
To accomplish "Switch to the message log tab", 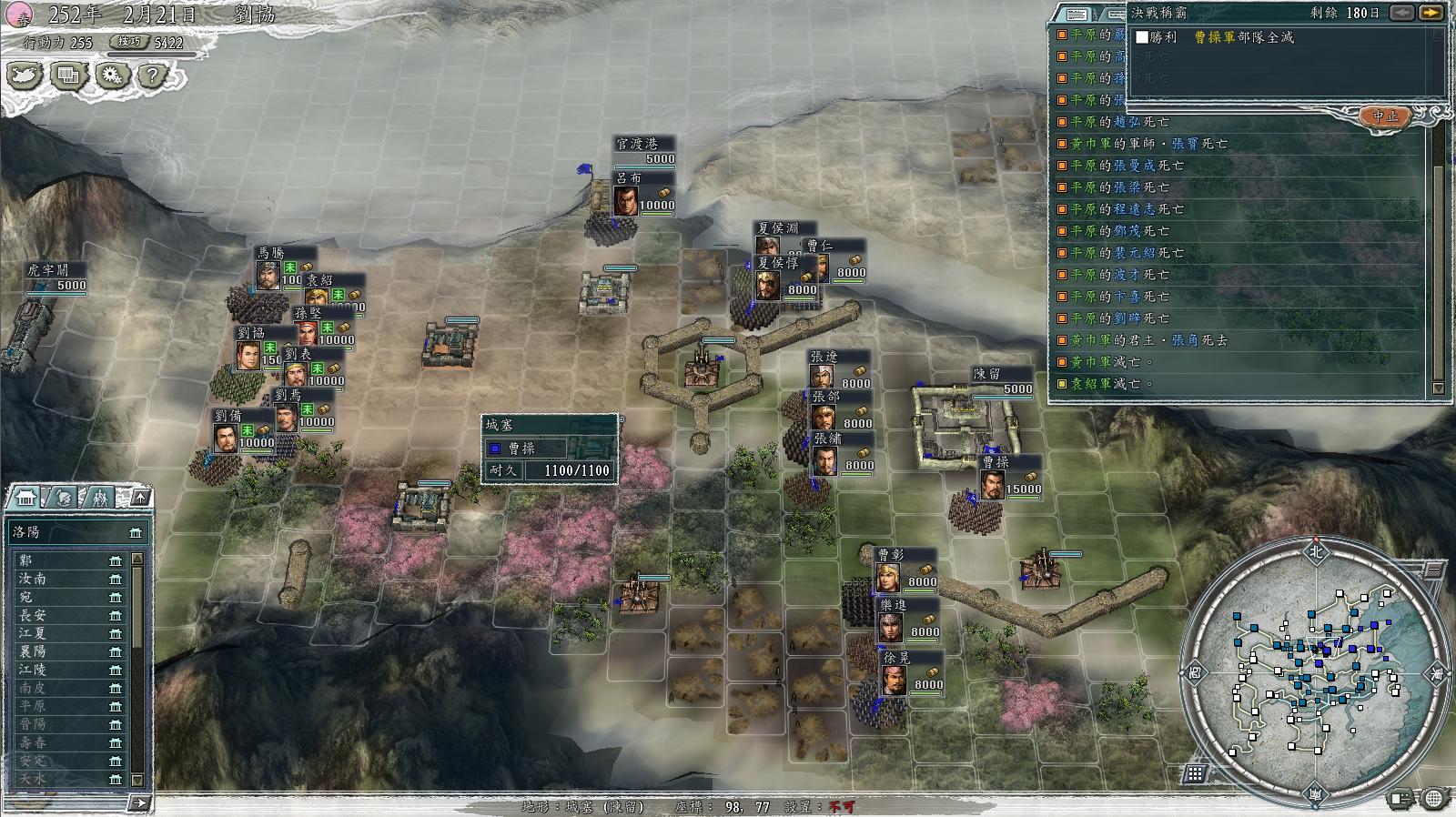I will (x=1077, y=14).
